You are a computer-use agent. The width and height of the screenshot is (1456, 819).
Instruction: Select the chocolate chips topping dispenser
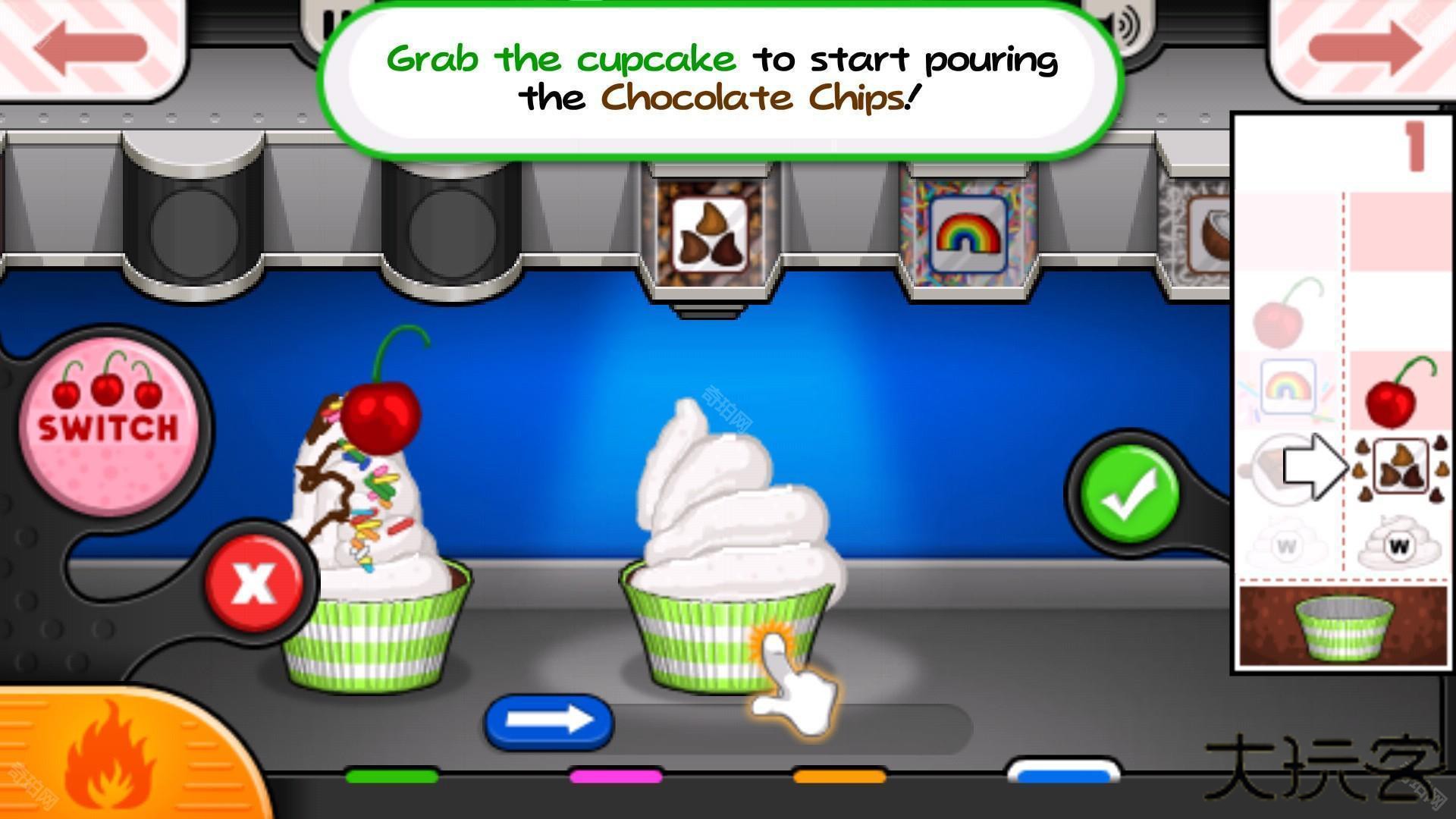coord(709,231)
